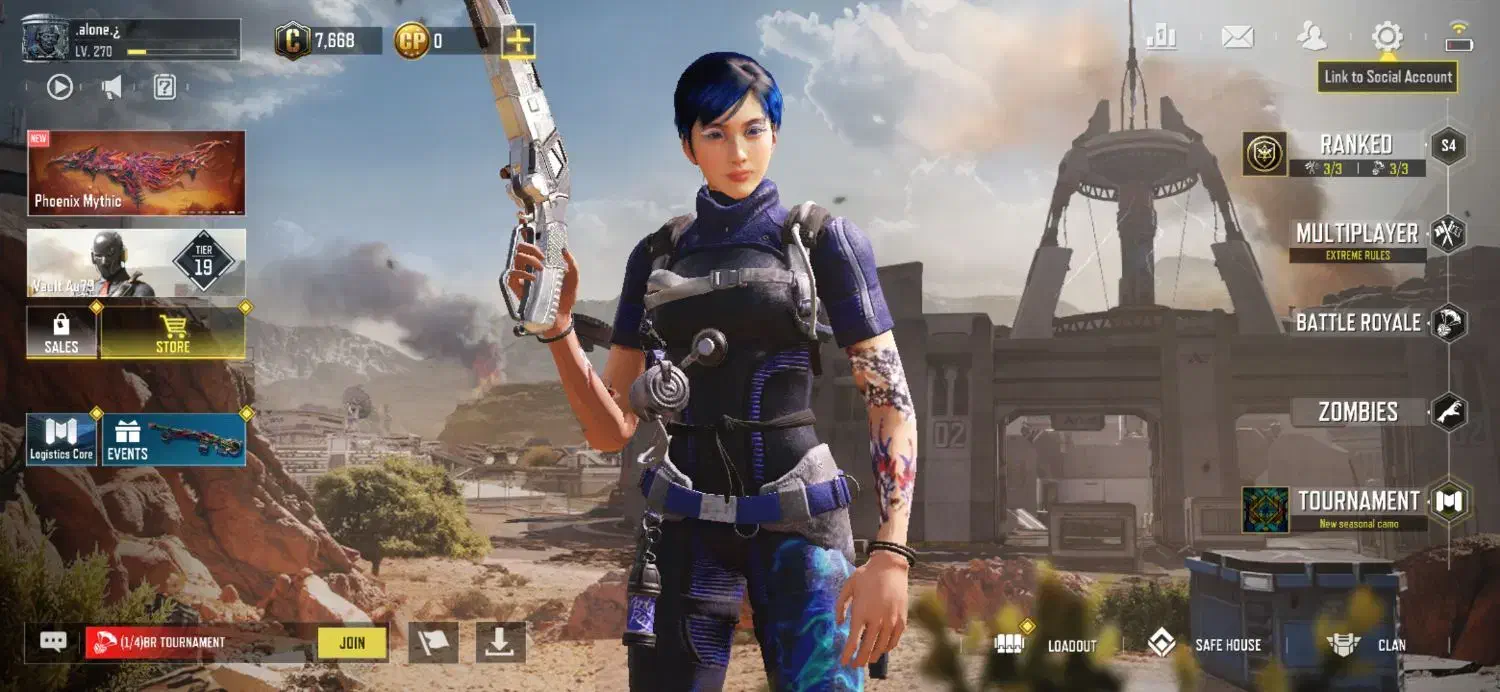
Task: Open the Vault battle pass tier banner
Action: [x=136, y=263]
